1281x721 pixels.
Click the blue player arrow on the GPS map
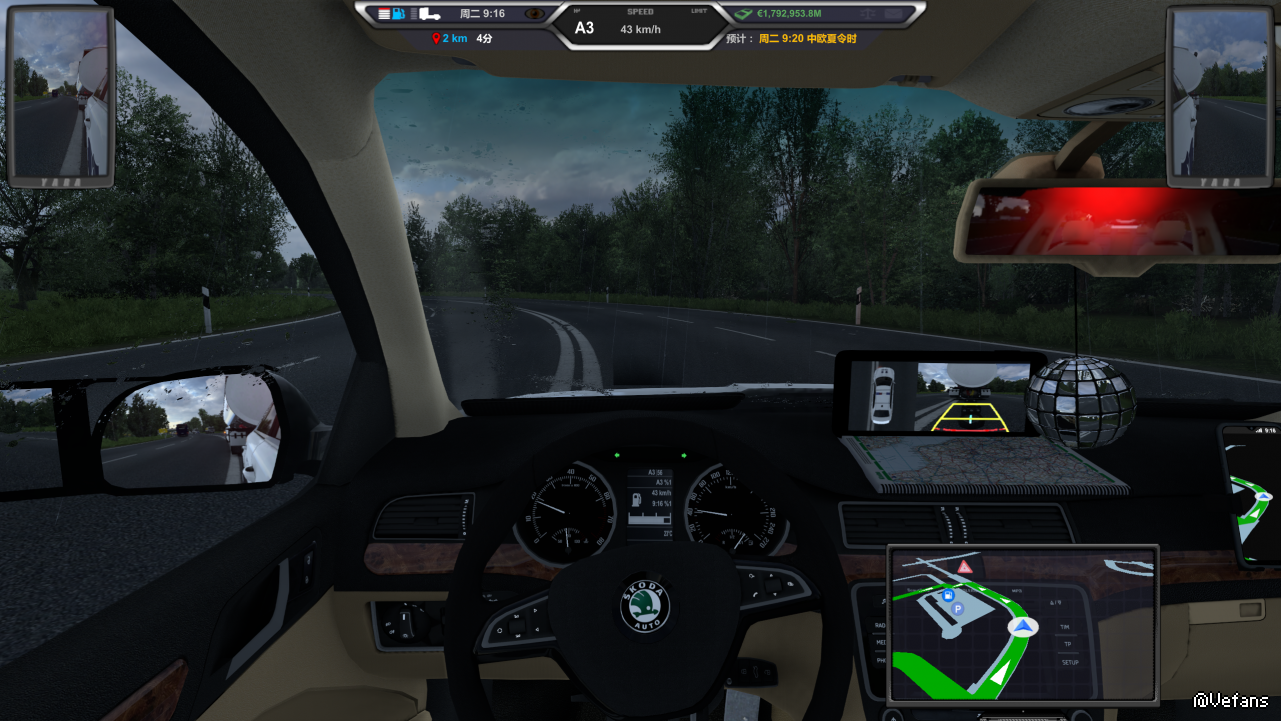(x=1022, y=627)
